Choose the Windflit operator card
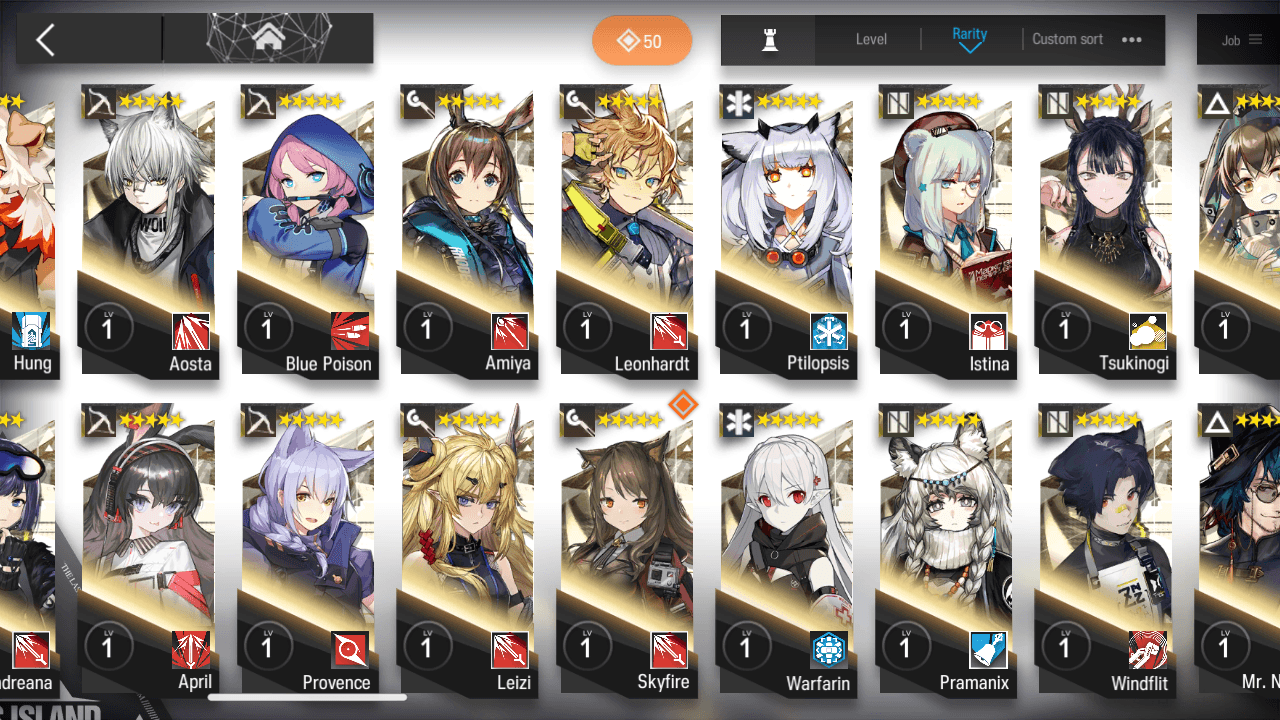This screenshot has width=1280, height=720. (x=1106, y=550)
